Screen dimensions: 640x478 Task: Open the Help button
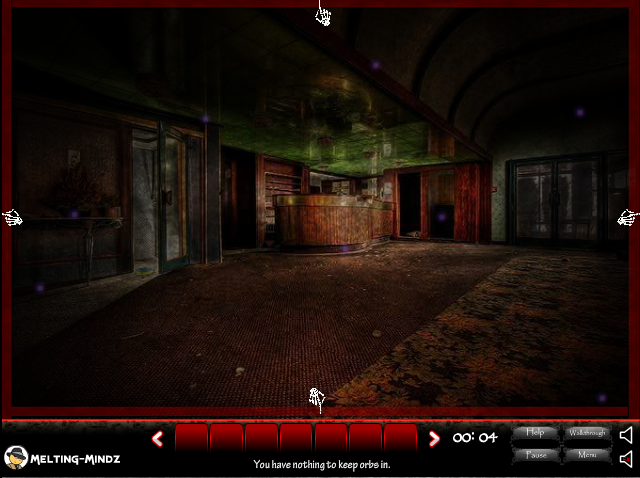click(x=535, y=433)
